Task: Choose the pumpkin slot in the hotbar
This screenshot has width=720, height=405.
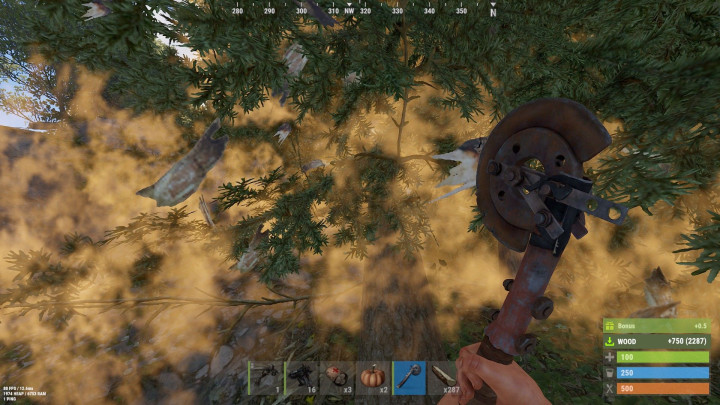Action: coord(374,377)
